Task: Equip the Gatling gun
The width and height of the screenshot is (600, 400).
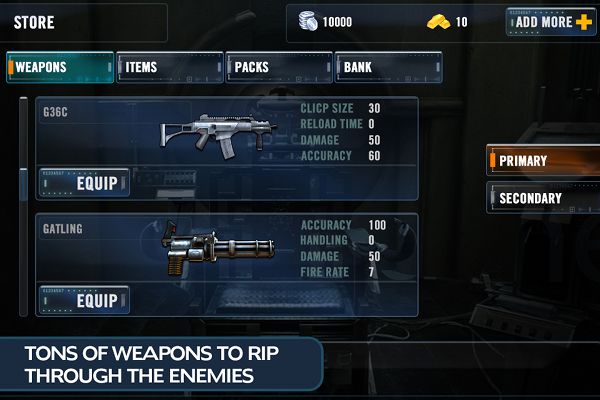Action: (85, 299)
